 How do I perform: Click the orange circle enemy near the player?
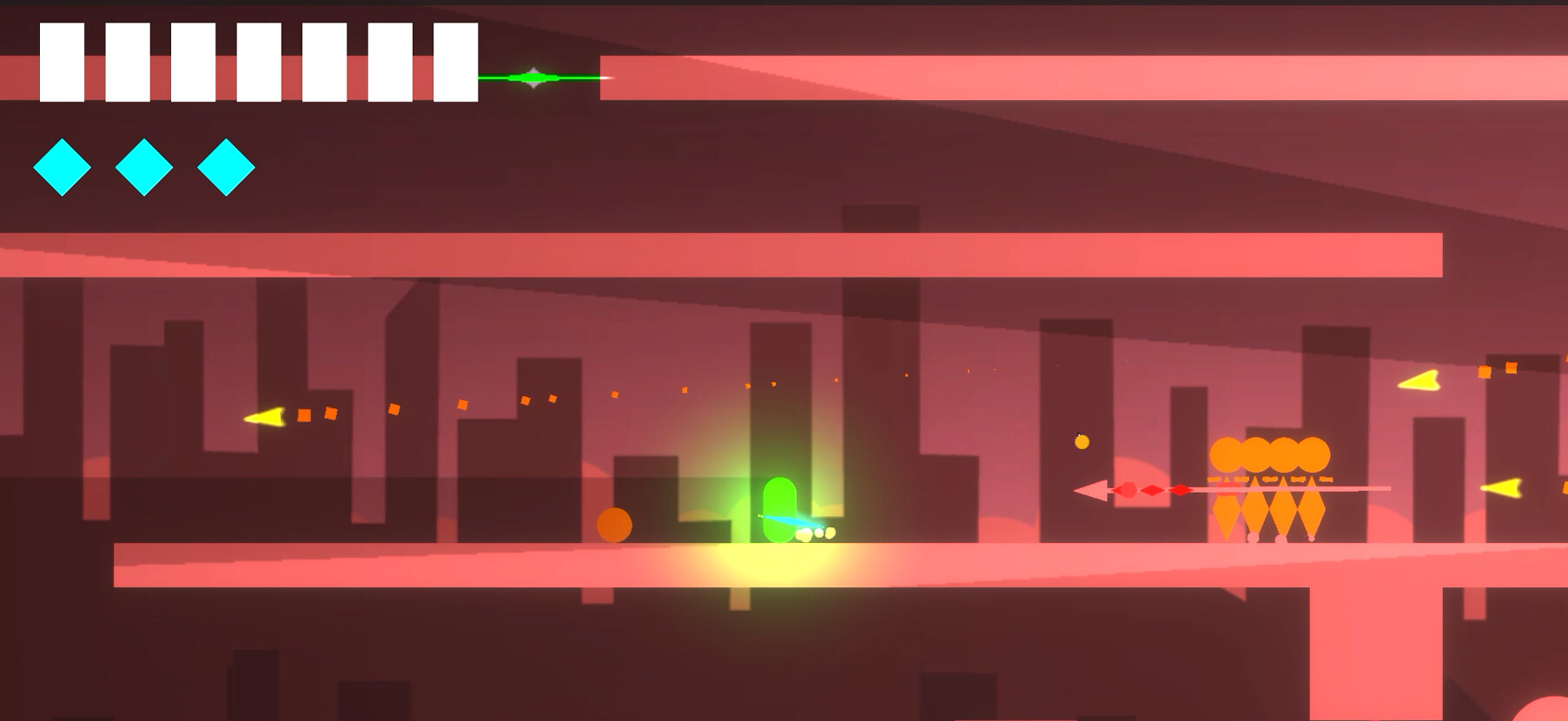click(x=615, y=525)
